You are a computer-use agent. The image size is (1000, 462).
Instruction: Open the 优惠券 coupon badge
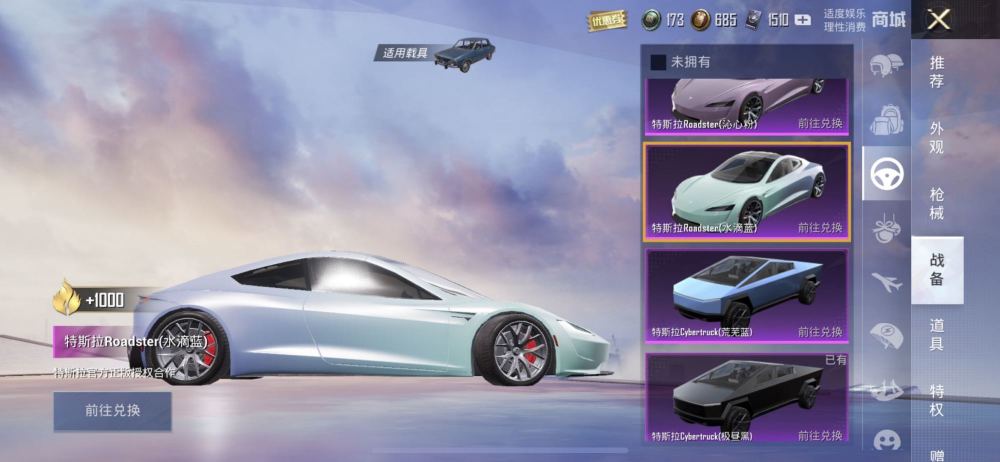tap(607, 19)
